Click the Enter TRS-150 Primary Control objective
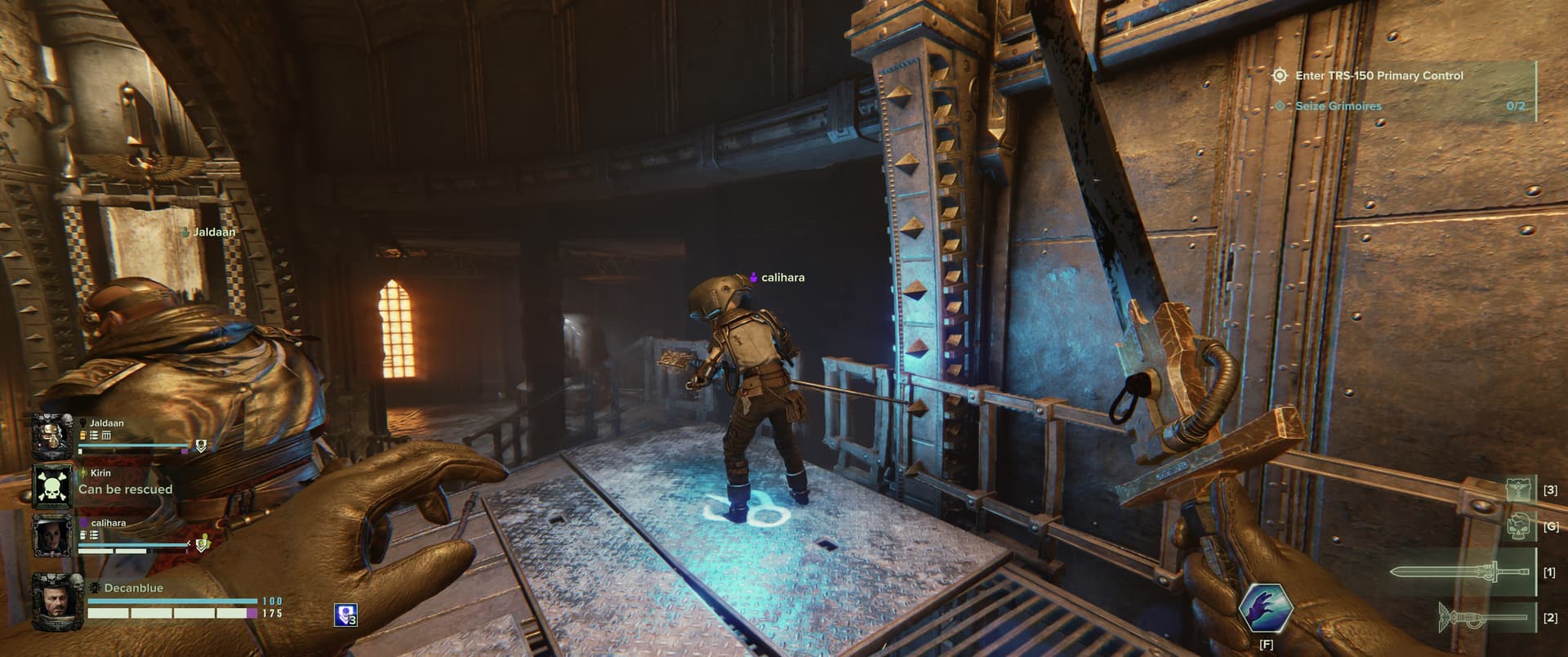This screenshot has width=1568, height=657. (1379, 76)
